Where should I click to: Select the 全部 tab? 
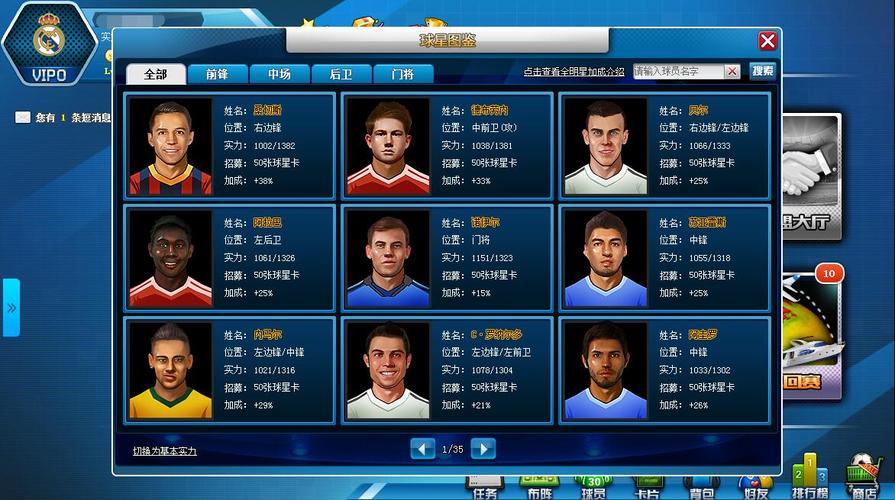pos(155,74)
